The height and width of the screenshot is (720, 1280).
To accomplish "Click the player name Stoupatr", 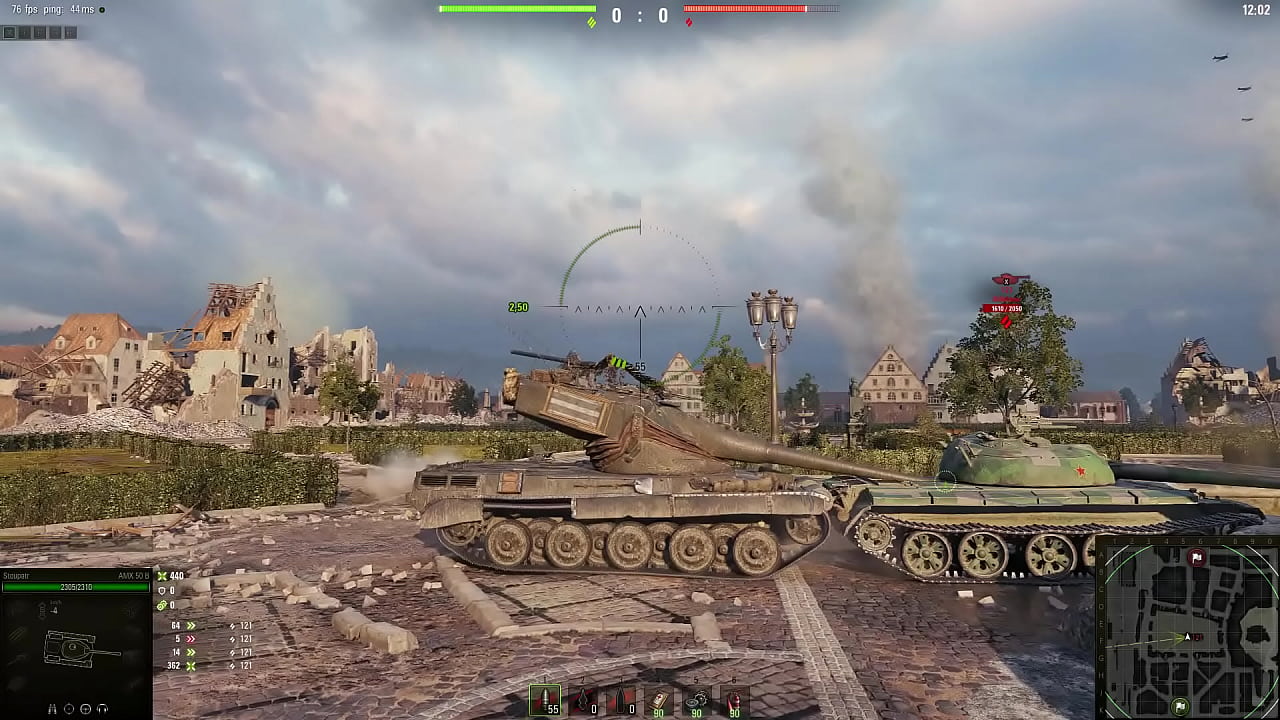I will click(16, 575).
